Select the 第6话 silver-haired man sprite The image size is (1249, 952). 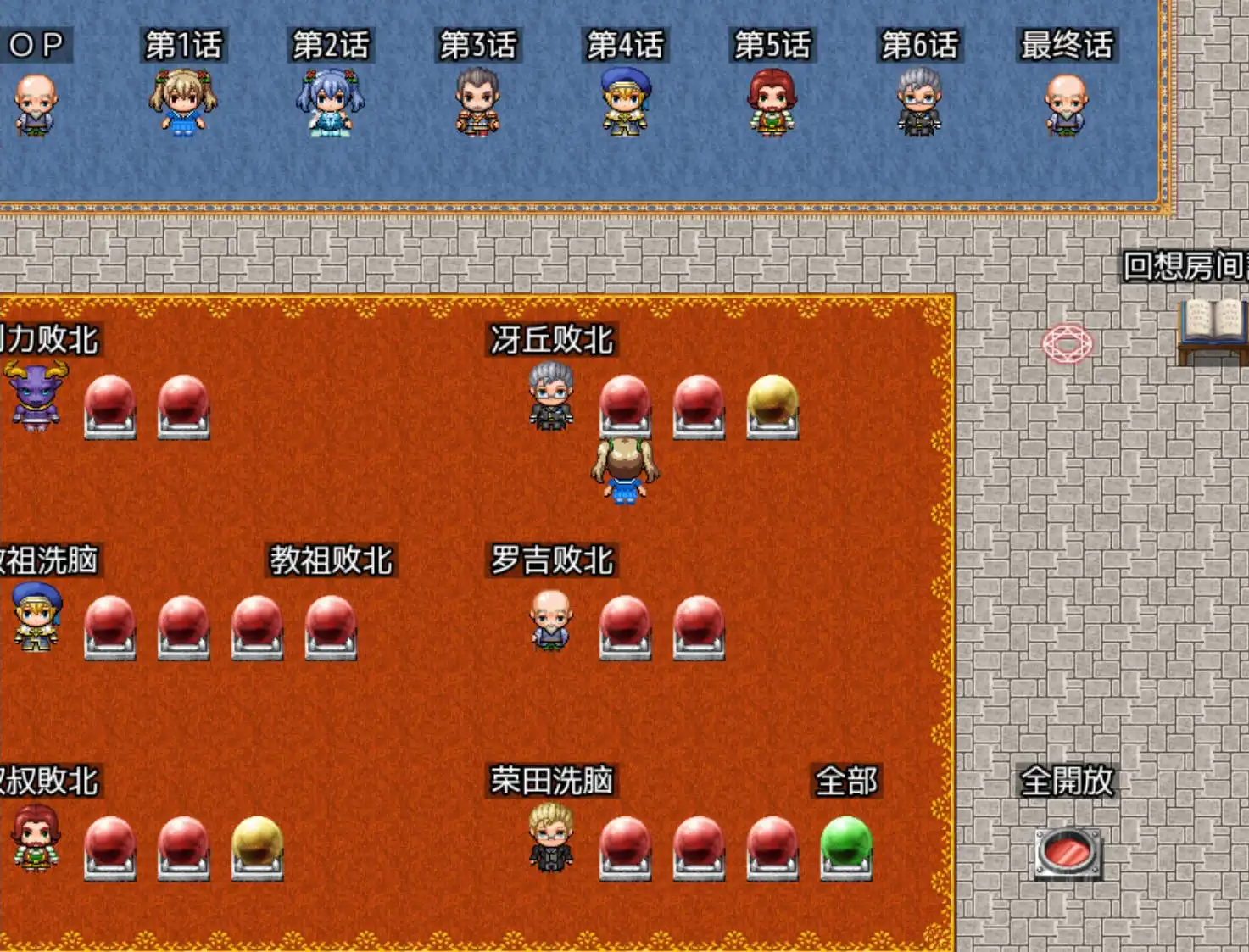920,102
